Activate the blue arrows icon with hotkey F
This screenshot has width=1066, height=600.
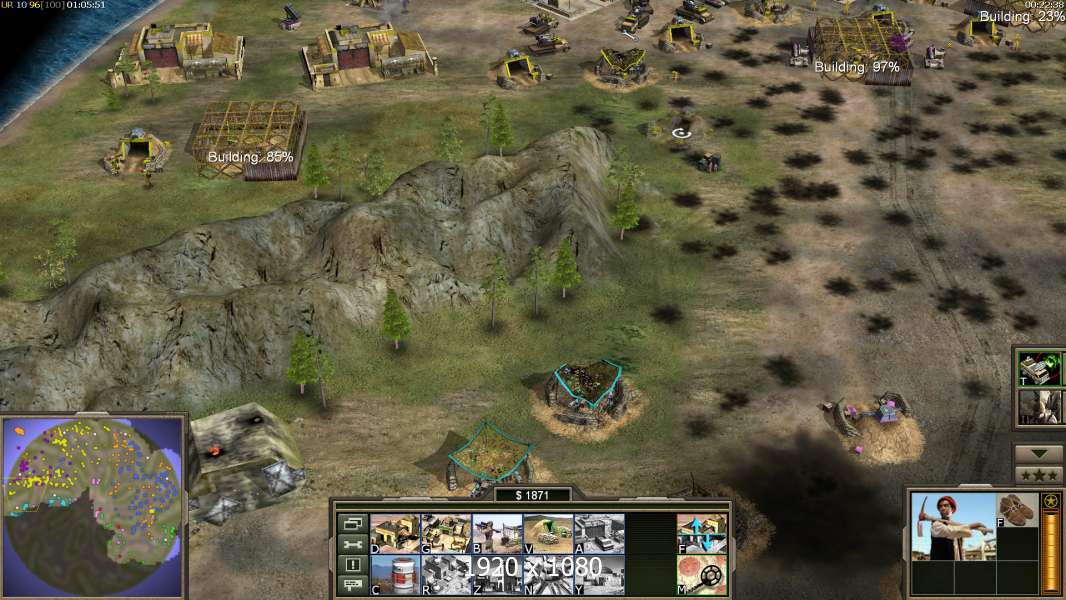(x=702, y=533)
